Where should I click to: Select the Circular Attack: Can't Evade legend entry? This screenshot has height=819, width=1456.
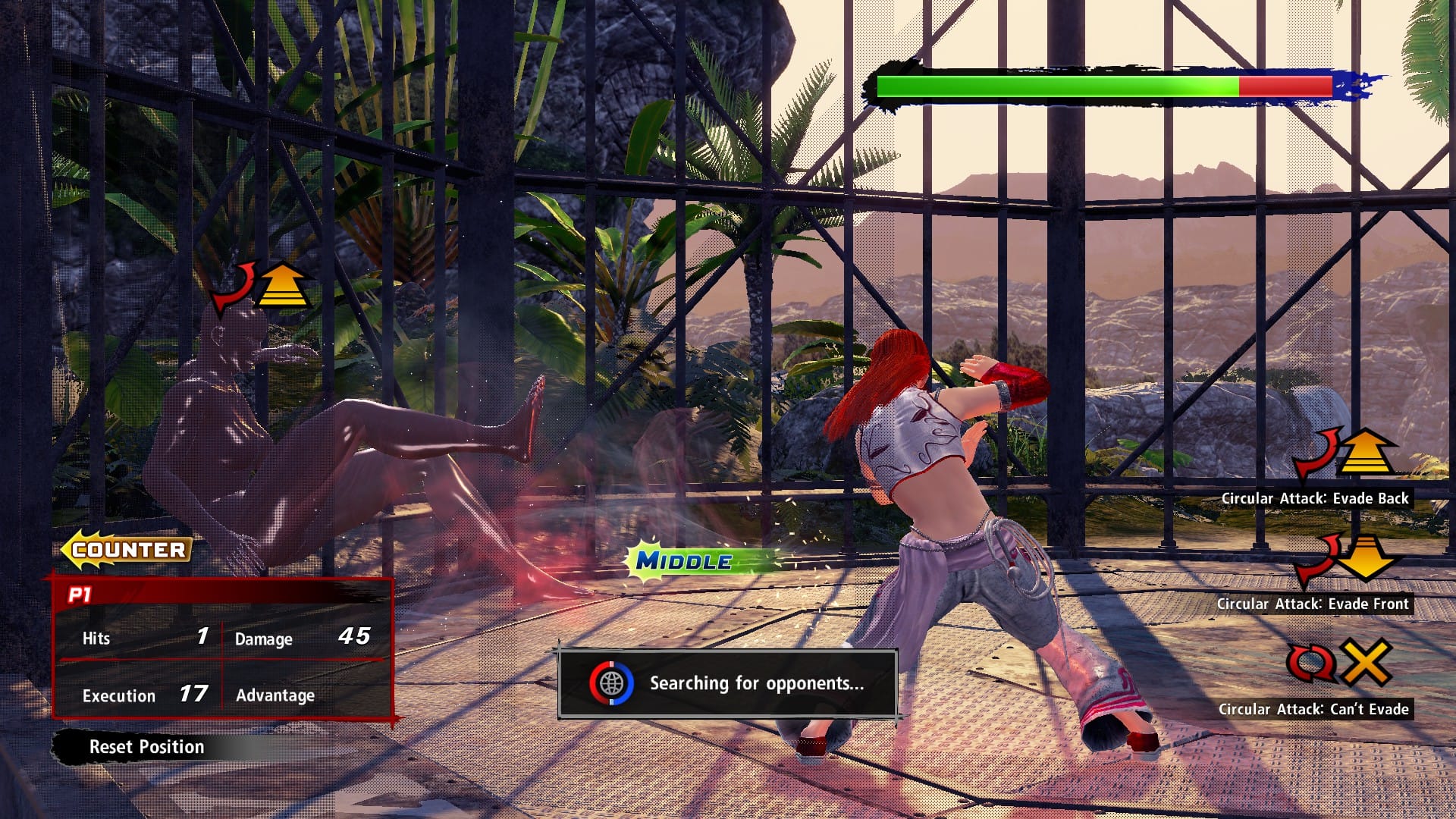[1313, 709]
